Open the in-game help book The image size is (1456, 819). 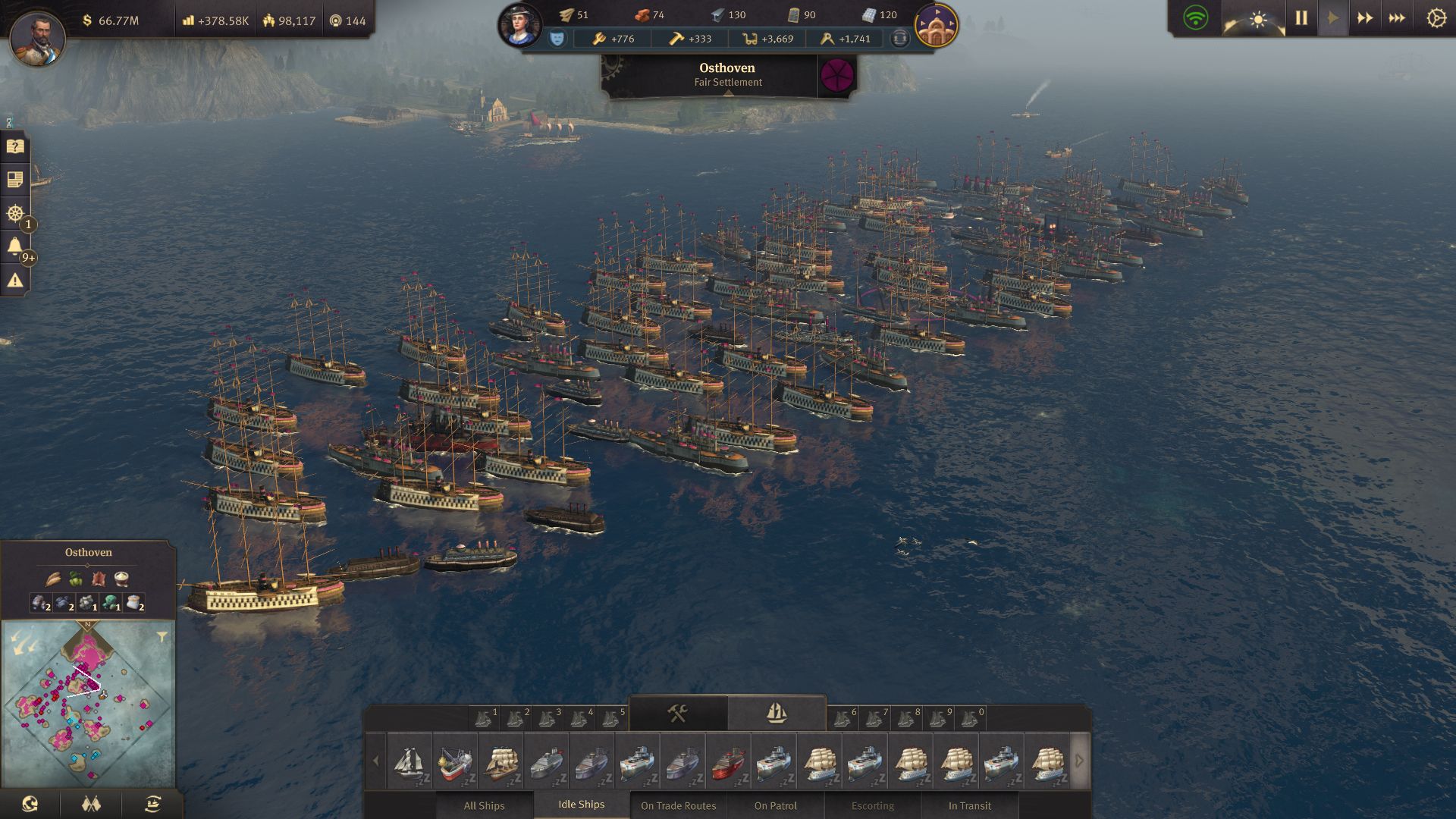point(14,146)
